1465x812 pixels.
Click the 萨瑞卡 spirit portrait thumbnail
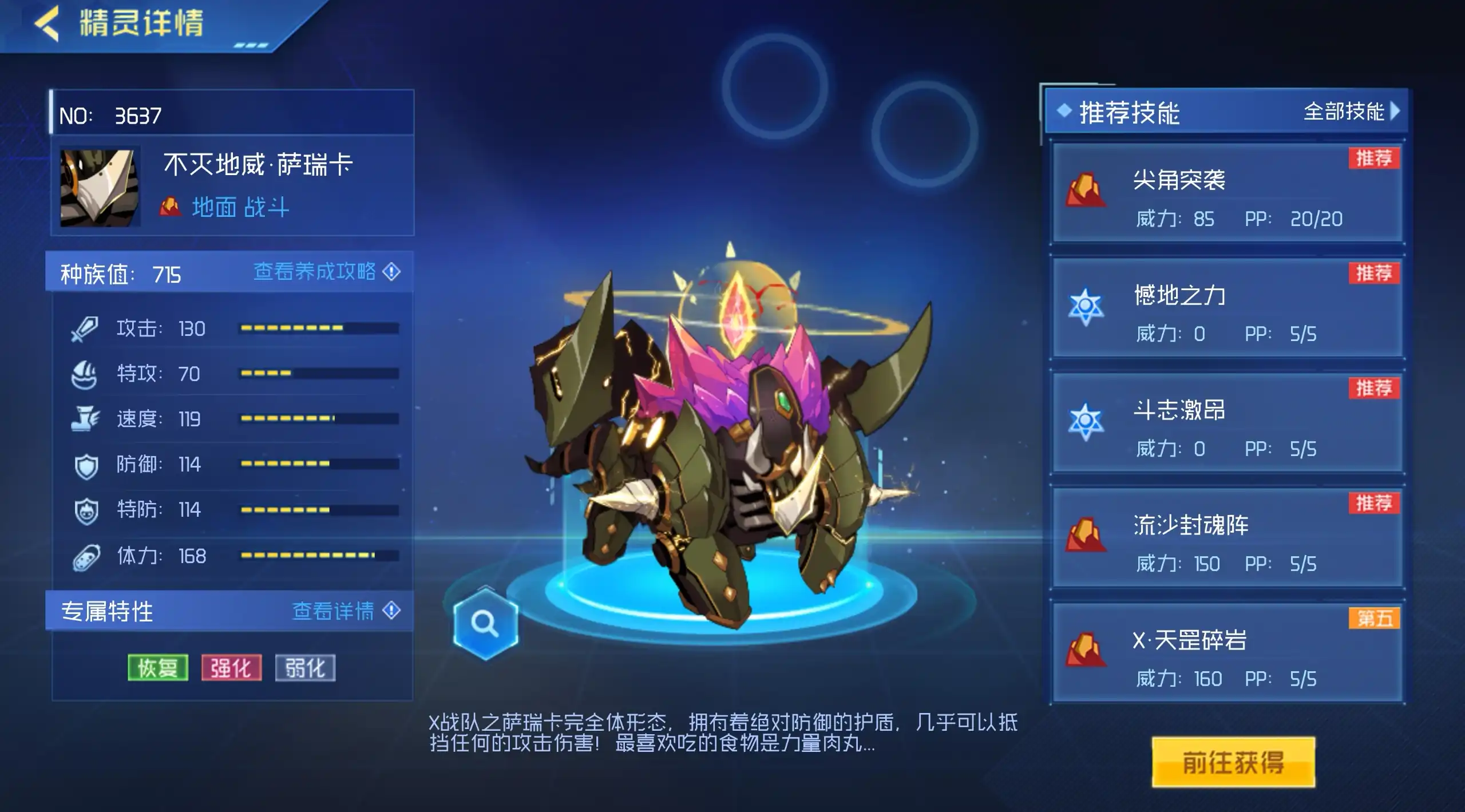click(100, 187)
